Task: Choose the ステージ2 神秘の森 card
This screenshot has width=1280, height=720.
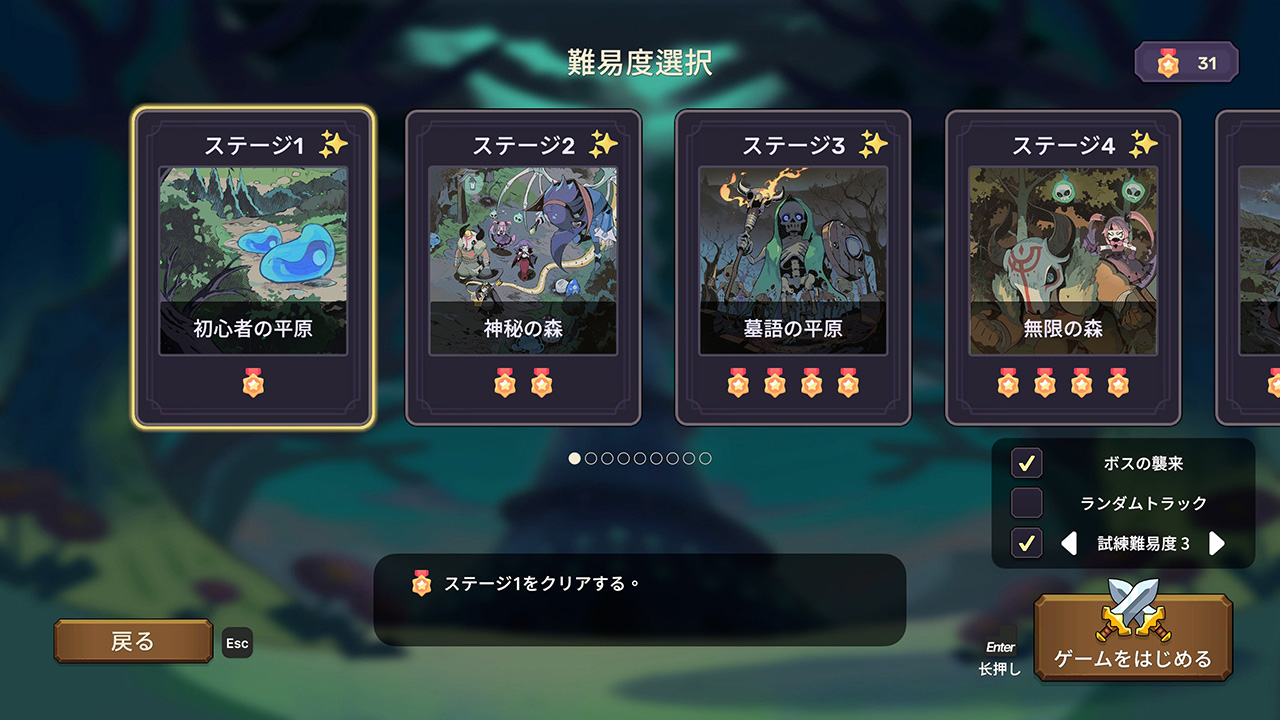Action: (523, 268)
